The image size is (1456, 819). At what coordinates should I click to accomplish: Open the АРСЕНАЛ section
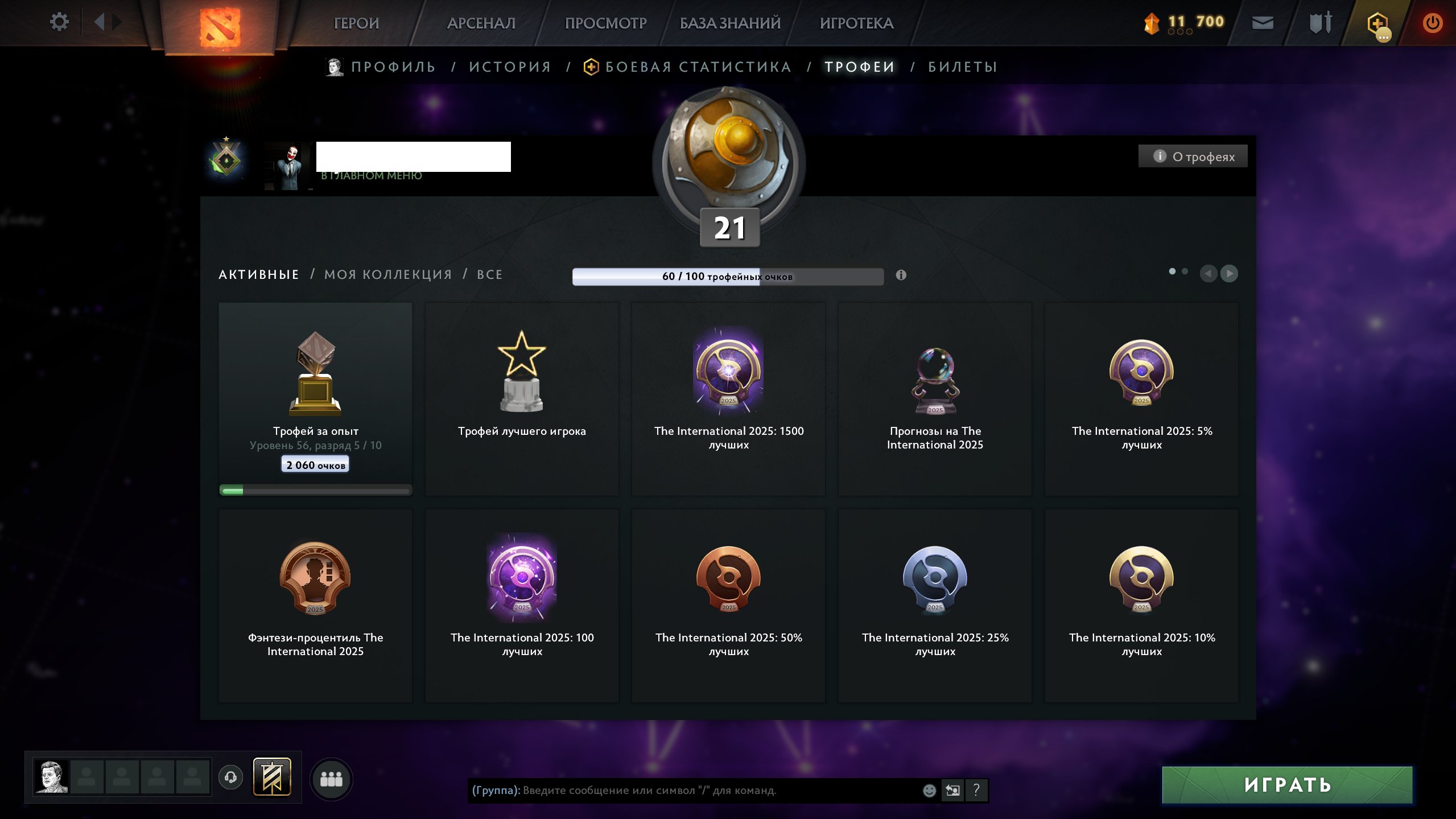pos(481,23)
